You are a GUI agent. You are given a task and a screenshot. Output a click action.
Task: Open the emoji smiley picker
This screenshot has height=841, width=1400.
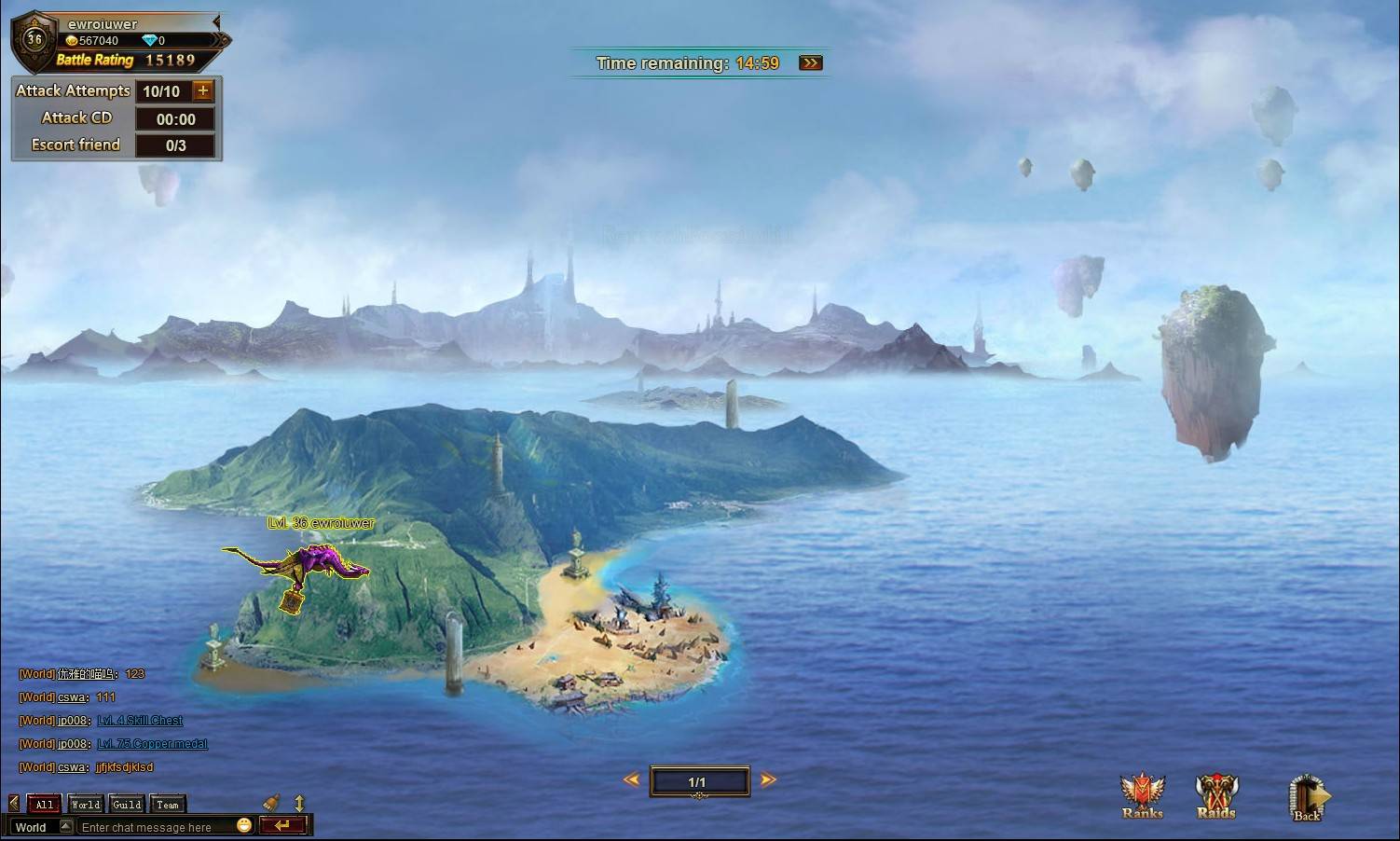coord(244,825)
